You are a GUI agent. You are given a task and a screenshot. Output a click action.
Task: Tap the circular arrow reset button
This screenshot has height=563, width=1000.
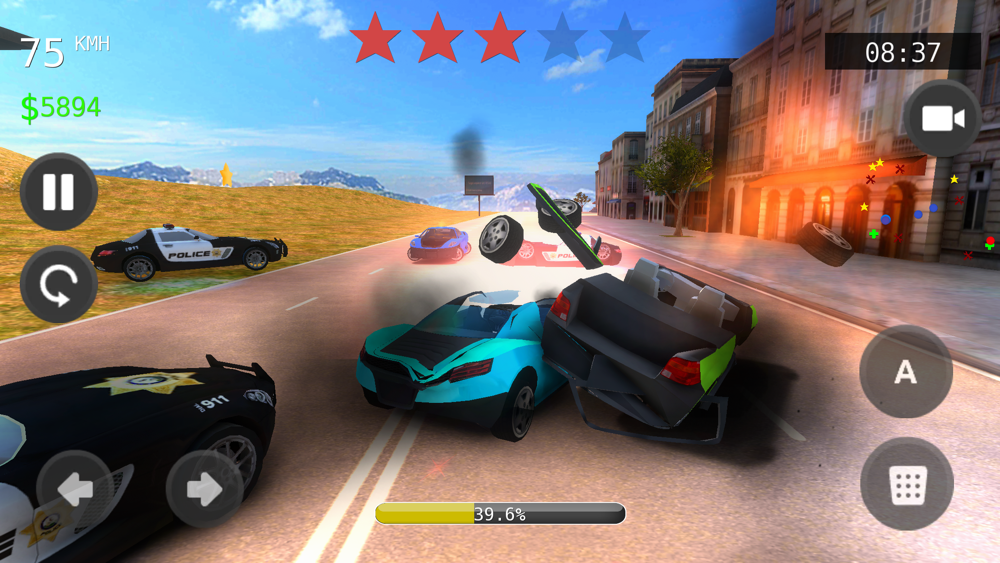point(58,284)
